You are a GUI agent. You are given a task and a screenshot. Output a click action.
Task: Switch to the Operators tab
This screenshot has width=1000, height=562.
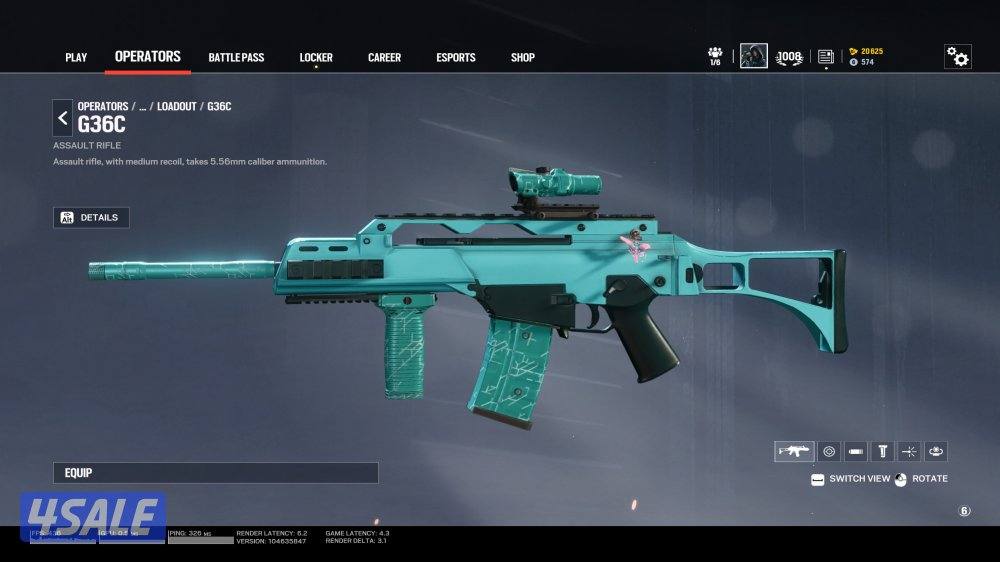[147, 57]
